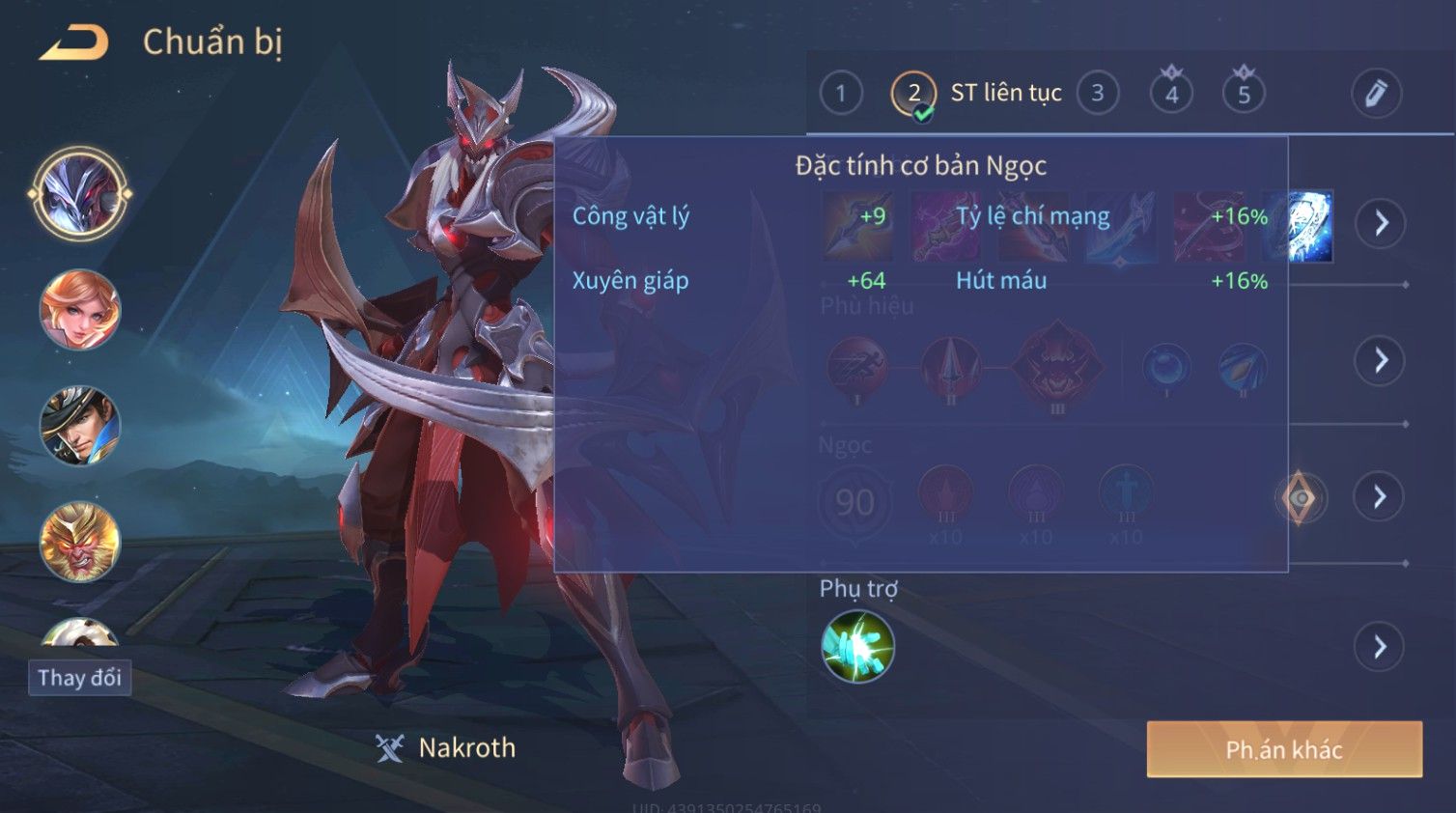Select the green Phụ trợ spell icon
Image resolution: width=1456 pixels, height=813 pixels.
(857, 647)
